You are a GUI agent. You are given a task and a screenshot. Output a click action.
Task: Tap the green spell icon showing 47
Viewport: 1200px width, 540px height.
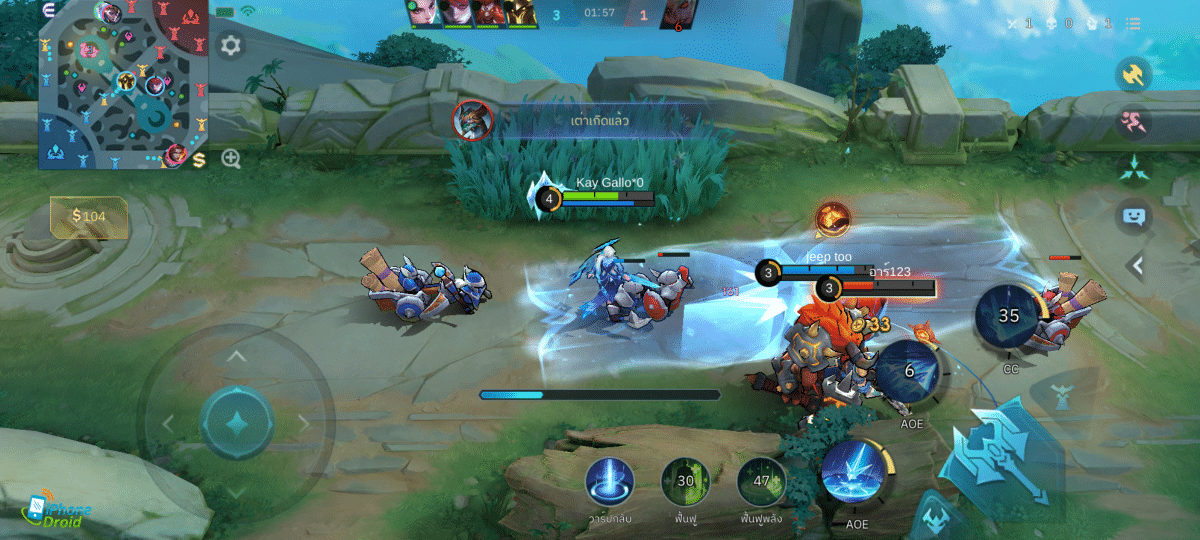coord(761,482)
